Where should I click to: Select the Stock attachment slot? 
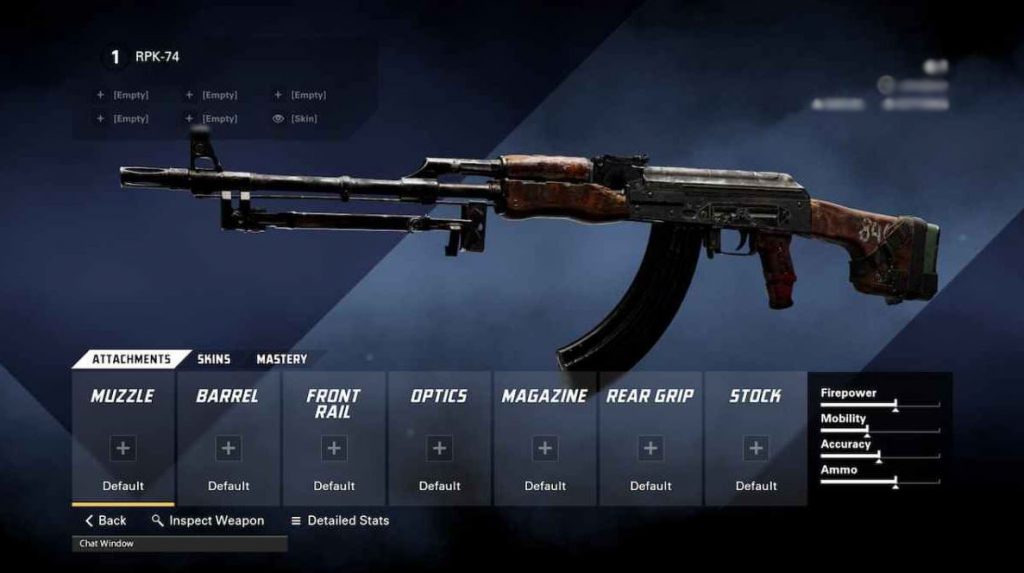click(756, 448)
